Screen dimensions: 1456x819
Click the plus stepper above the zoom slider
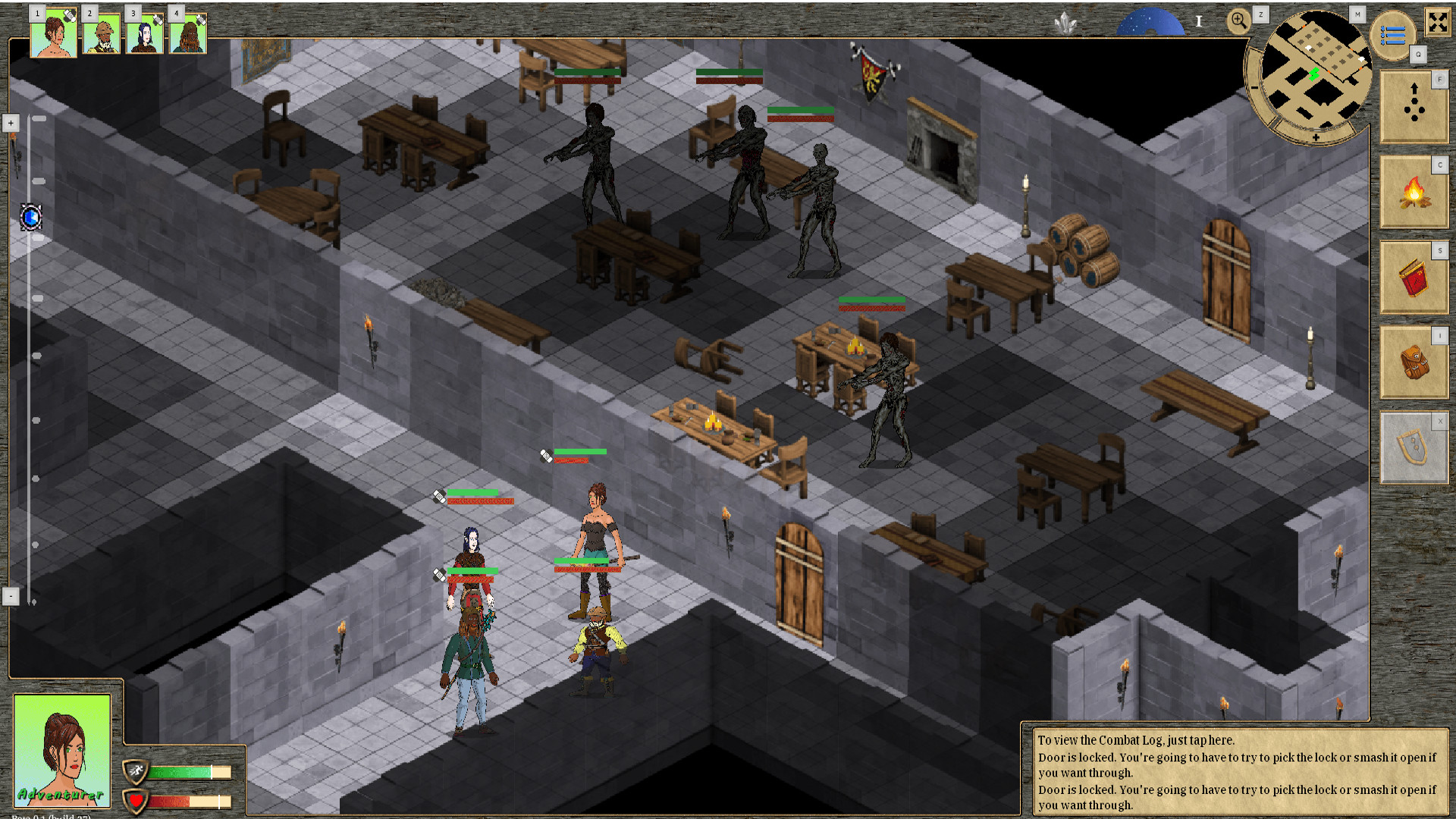pos(11,122)
